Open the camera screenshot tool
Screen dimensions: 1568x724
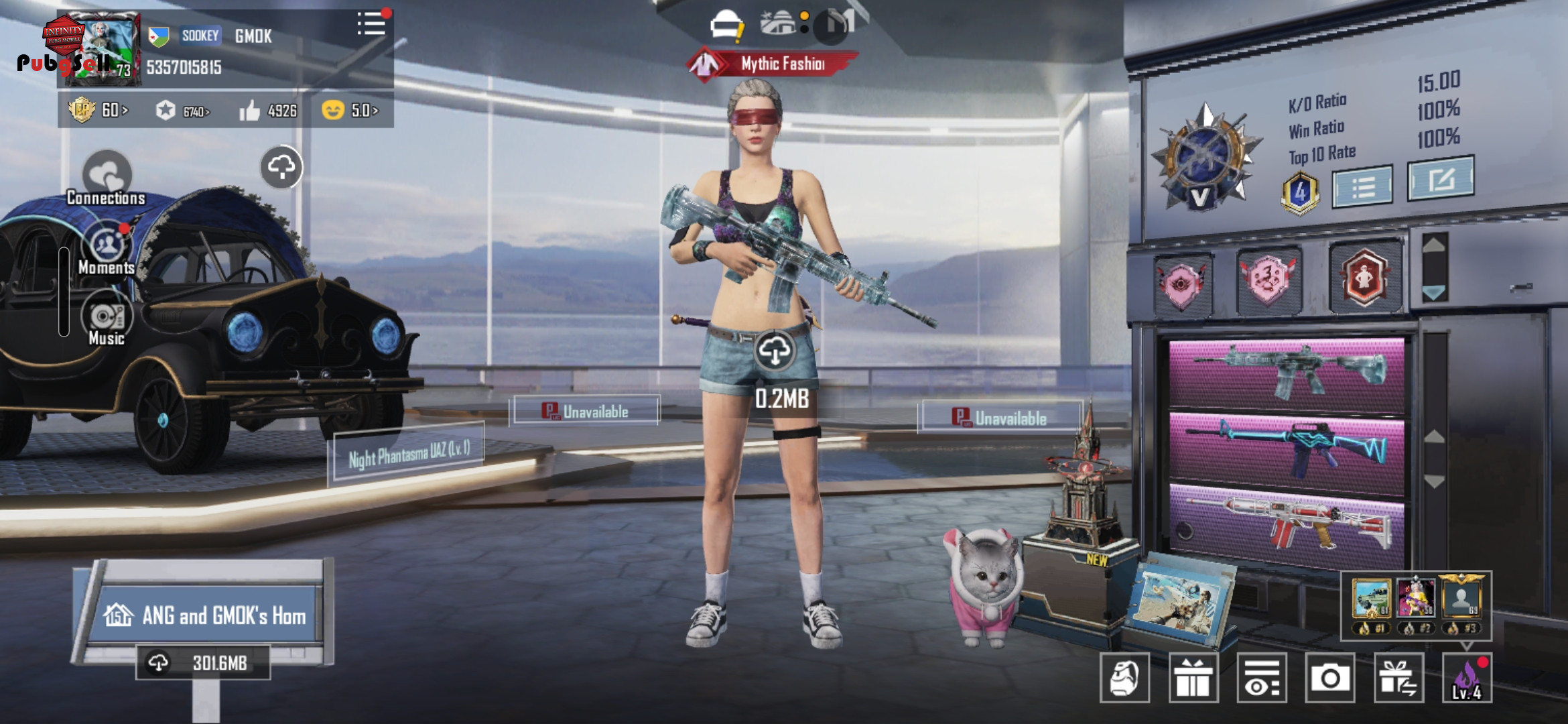pyautogui.click(x=1329, y=678)
